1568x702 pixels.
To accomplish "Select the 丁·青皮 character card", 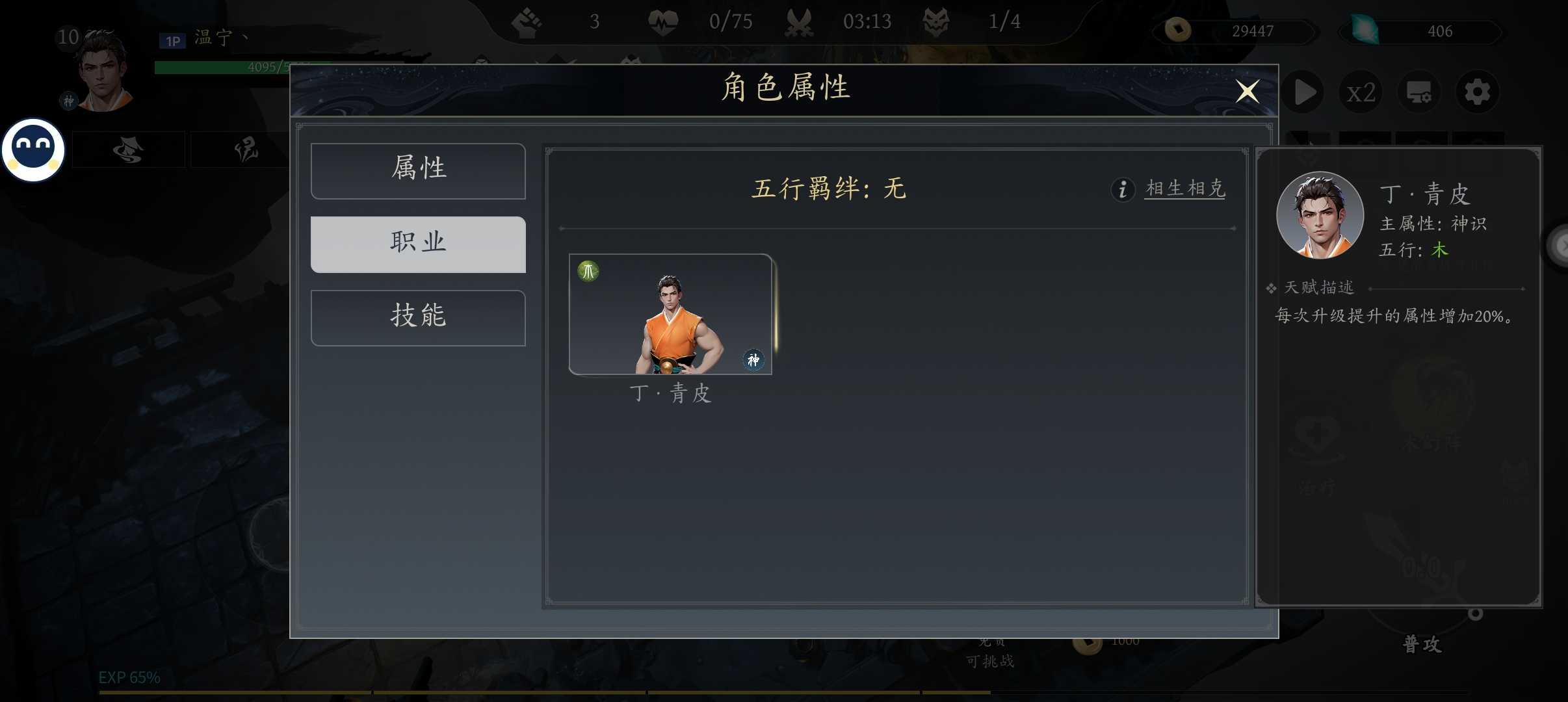I will (x=670, y=314).
